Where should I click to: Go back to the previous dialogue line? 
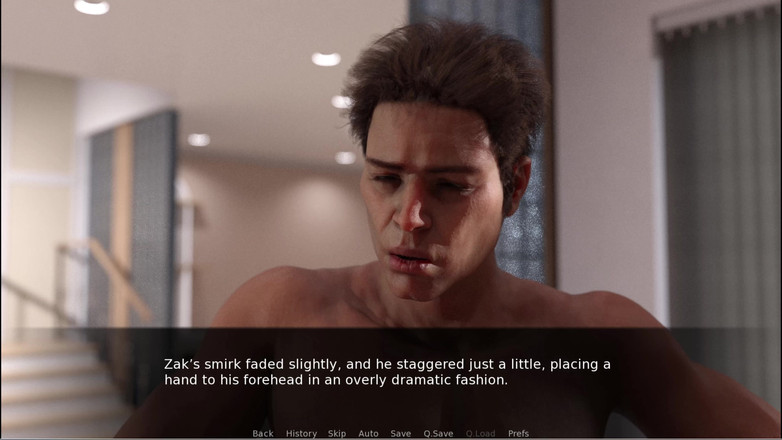263,433
